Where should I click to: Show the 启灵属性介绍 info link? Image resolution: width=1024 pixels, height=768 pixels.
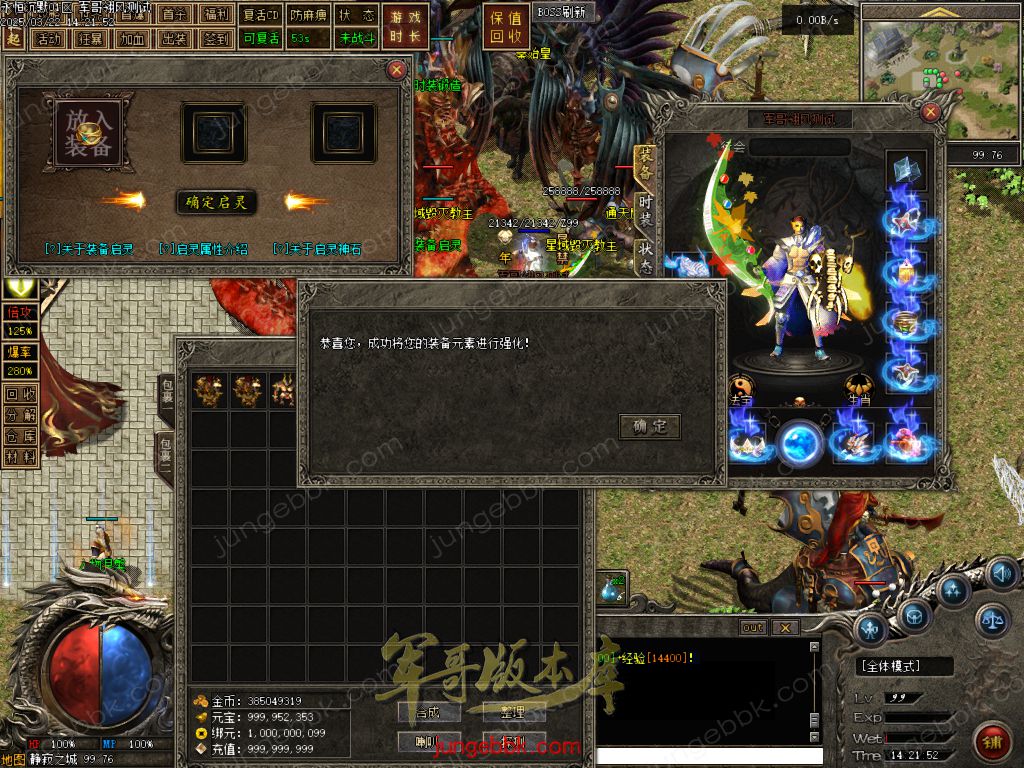point(203,249)
